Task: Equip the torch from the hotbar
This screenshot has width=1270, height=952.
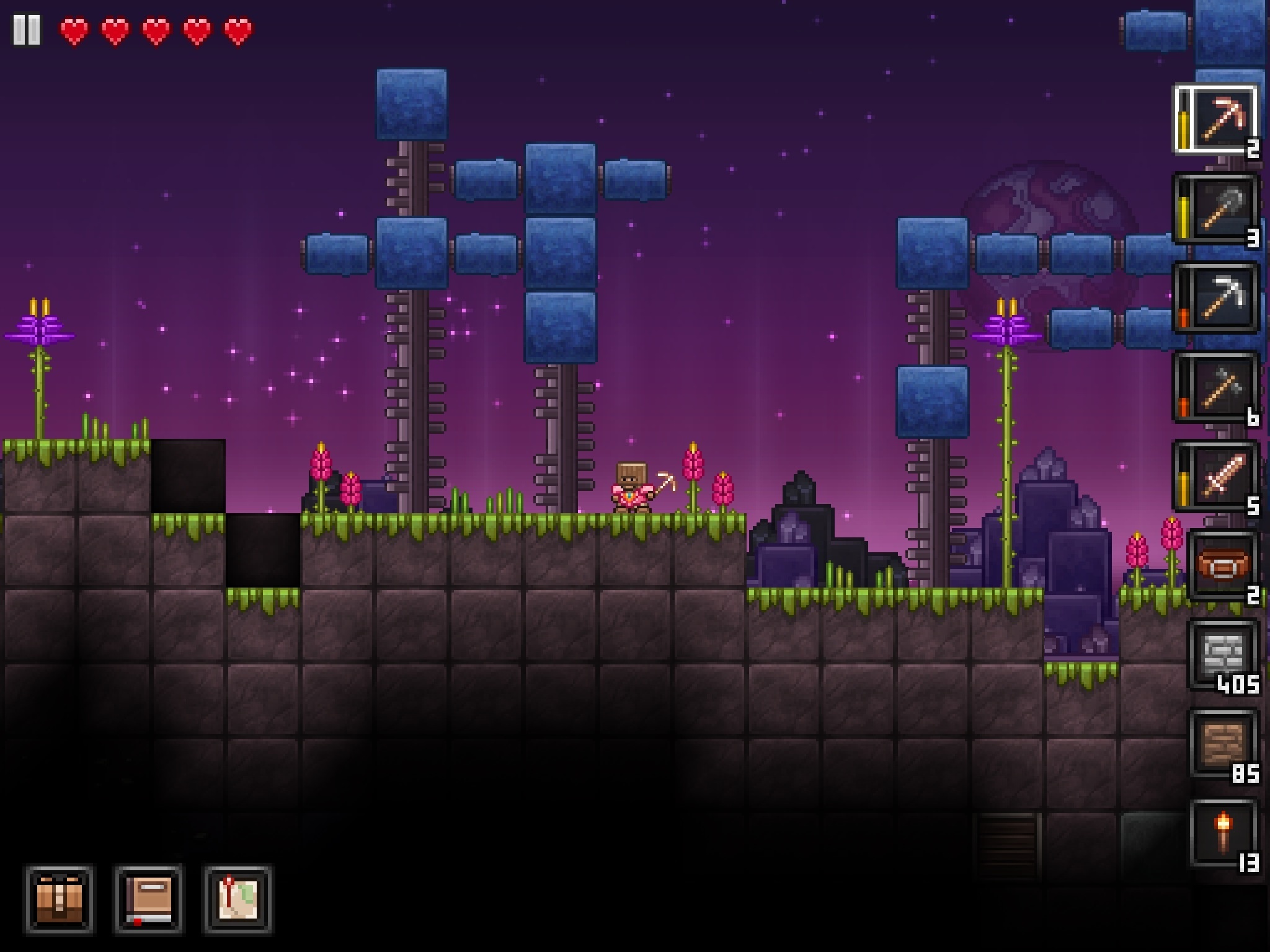Action: [x=1223, y=833]
